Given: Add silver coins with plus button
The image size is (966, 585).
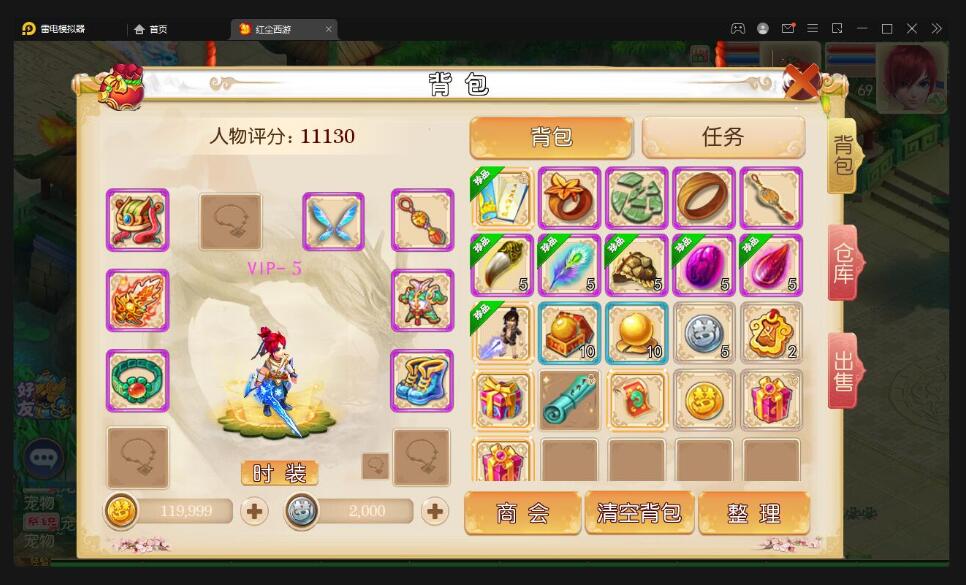Looking at the screenshot, I should click(435, 511).
